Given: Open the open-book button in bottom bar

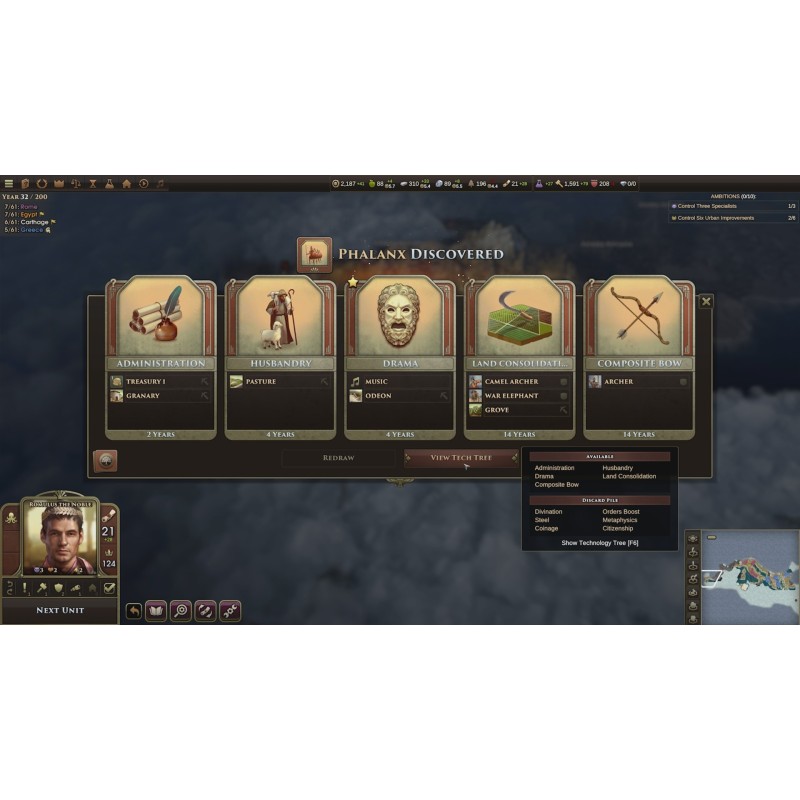Looking at the screenshot, I should pos(156,610).
